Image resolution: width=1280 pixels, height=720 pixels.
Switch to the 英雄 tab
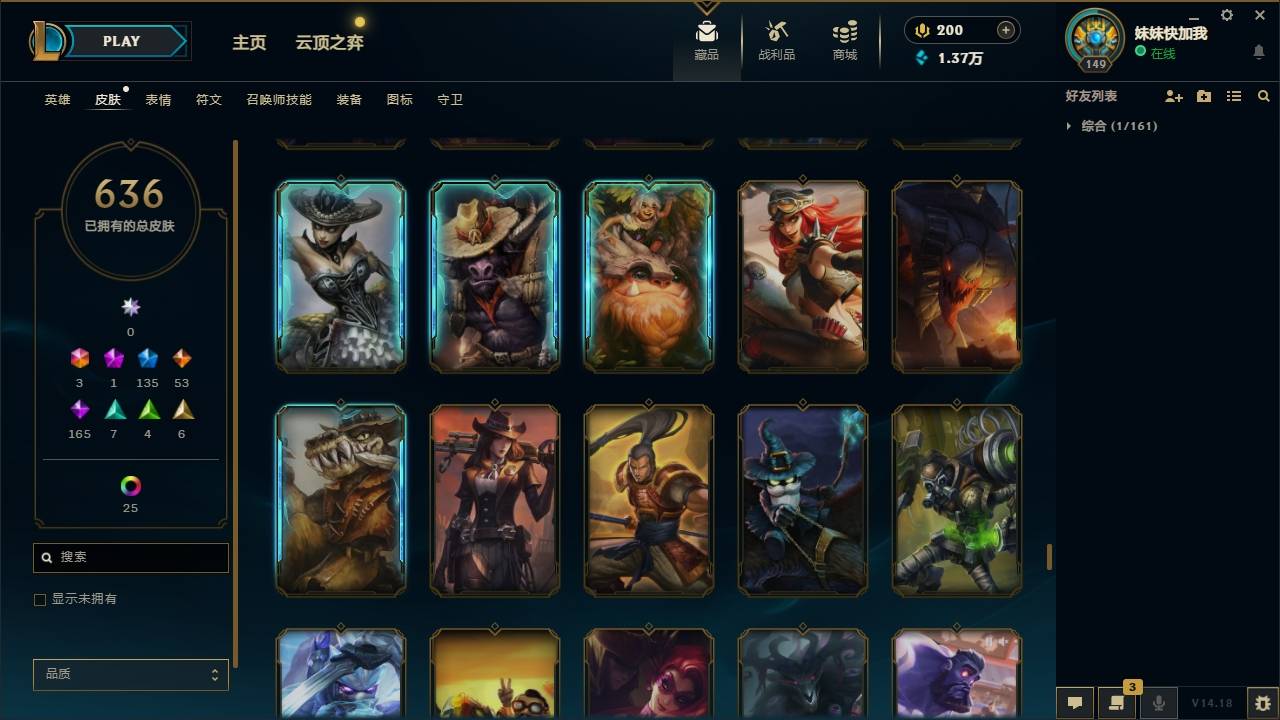pyautogui.click(x=56, y=99)
